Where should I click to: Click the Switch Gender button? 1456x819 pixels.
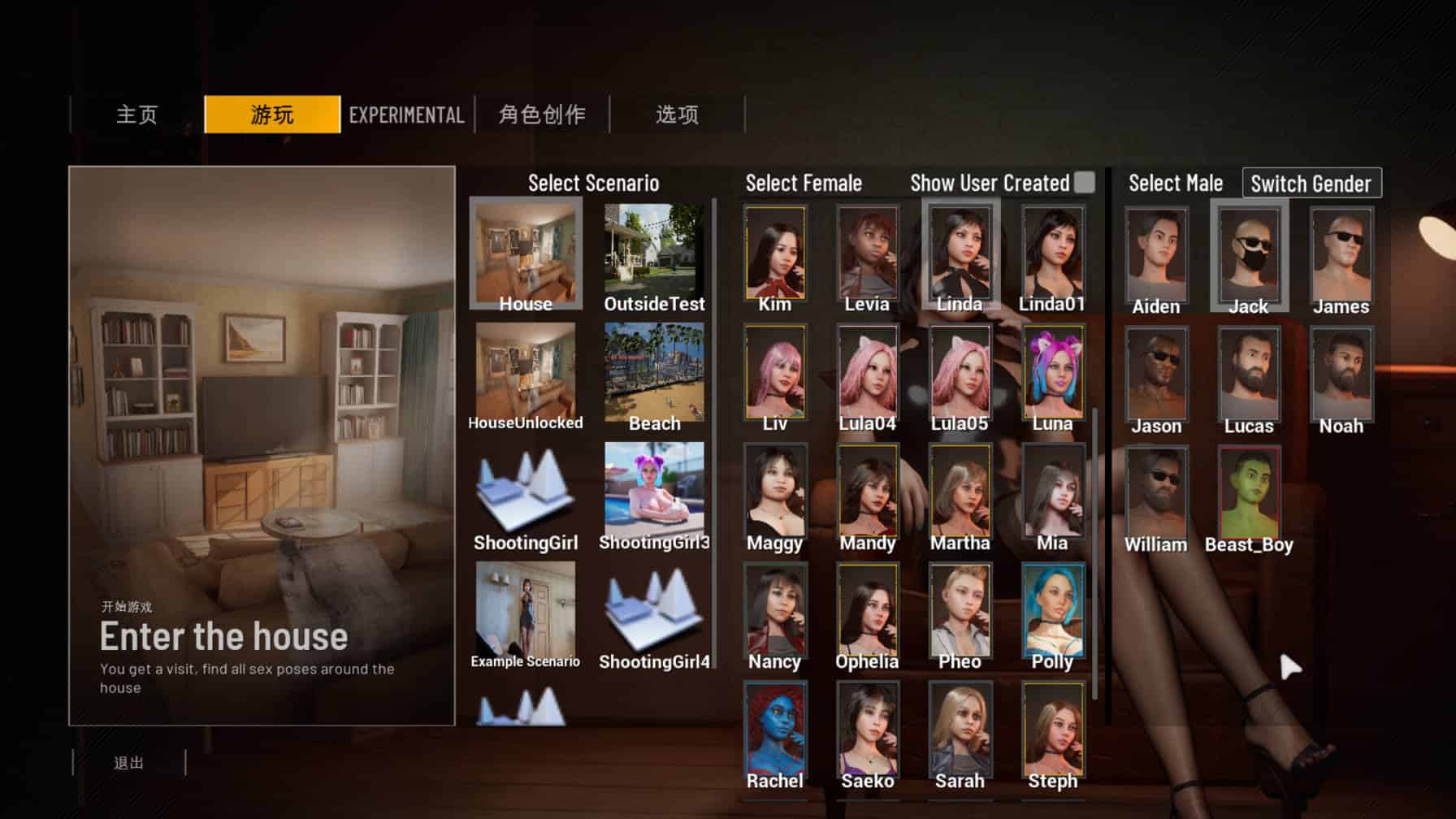pos(1311,184)
